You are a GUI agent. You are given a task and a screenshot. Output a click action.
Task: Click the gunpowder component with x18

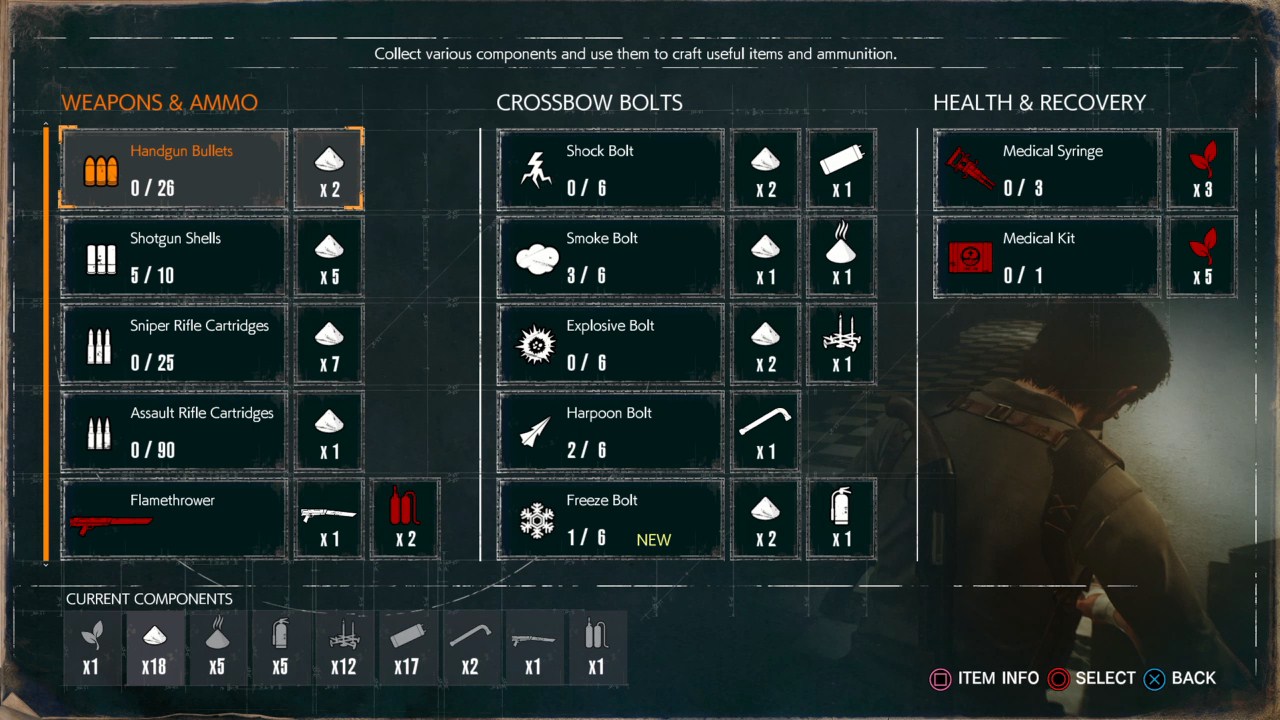pyautogui.click(x=154, y=647)
